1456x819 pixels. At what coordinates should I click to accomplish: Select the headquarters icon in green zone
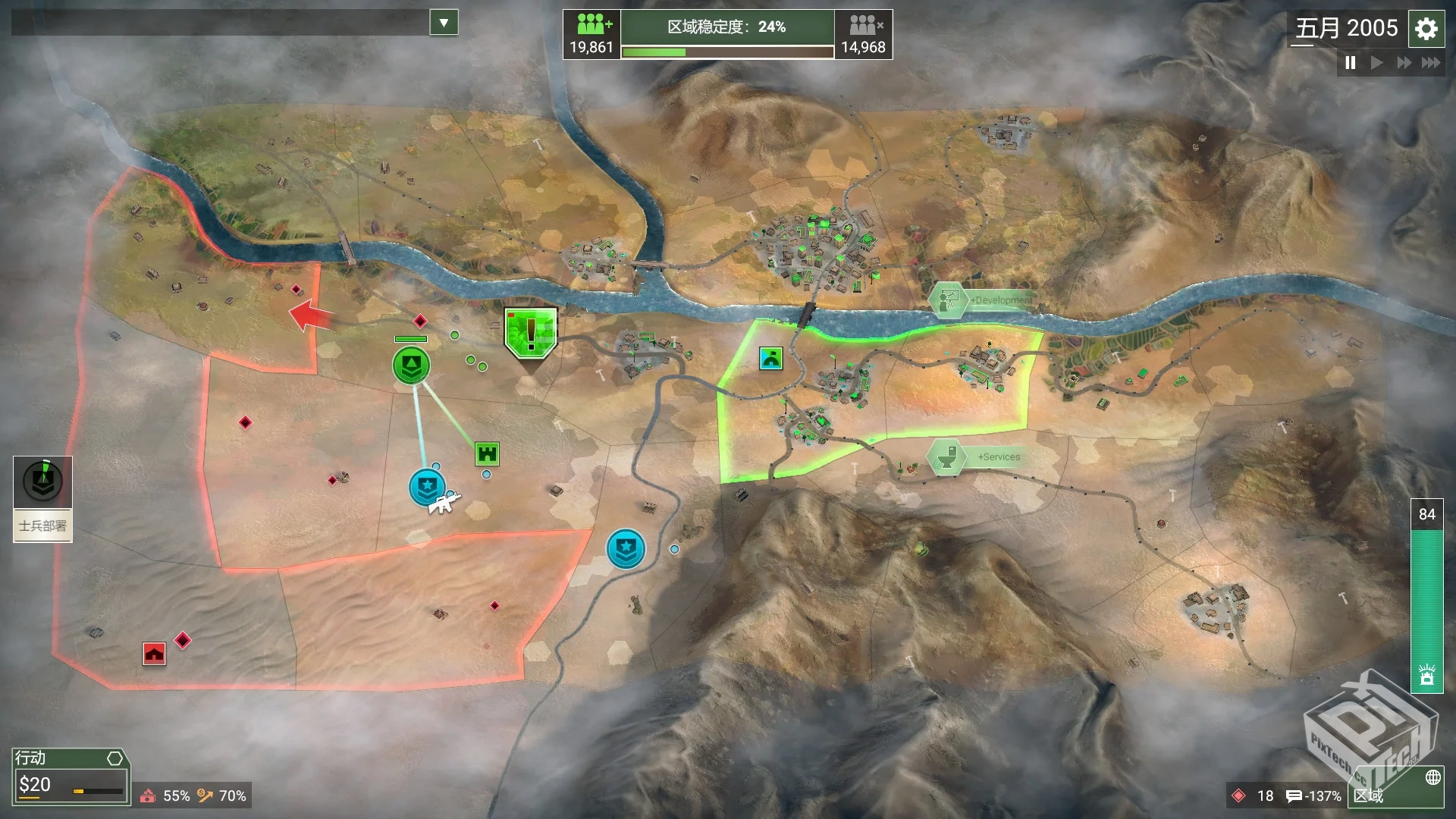[x=770, y=358]
